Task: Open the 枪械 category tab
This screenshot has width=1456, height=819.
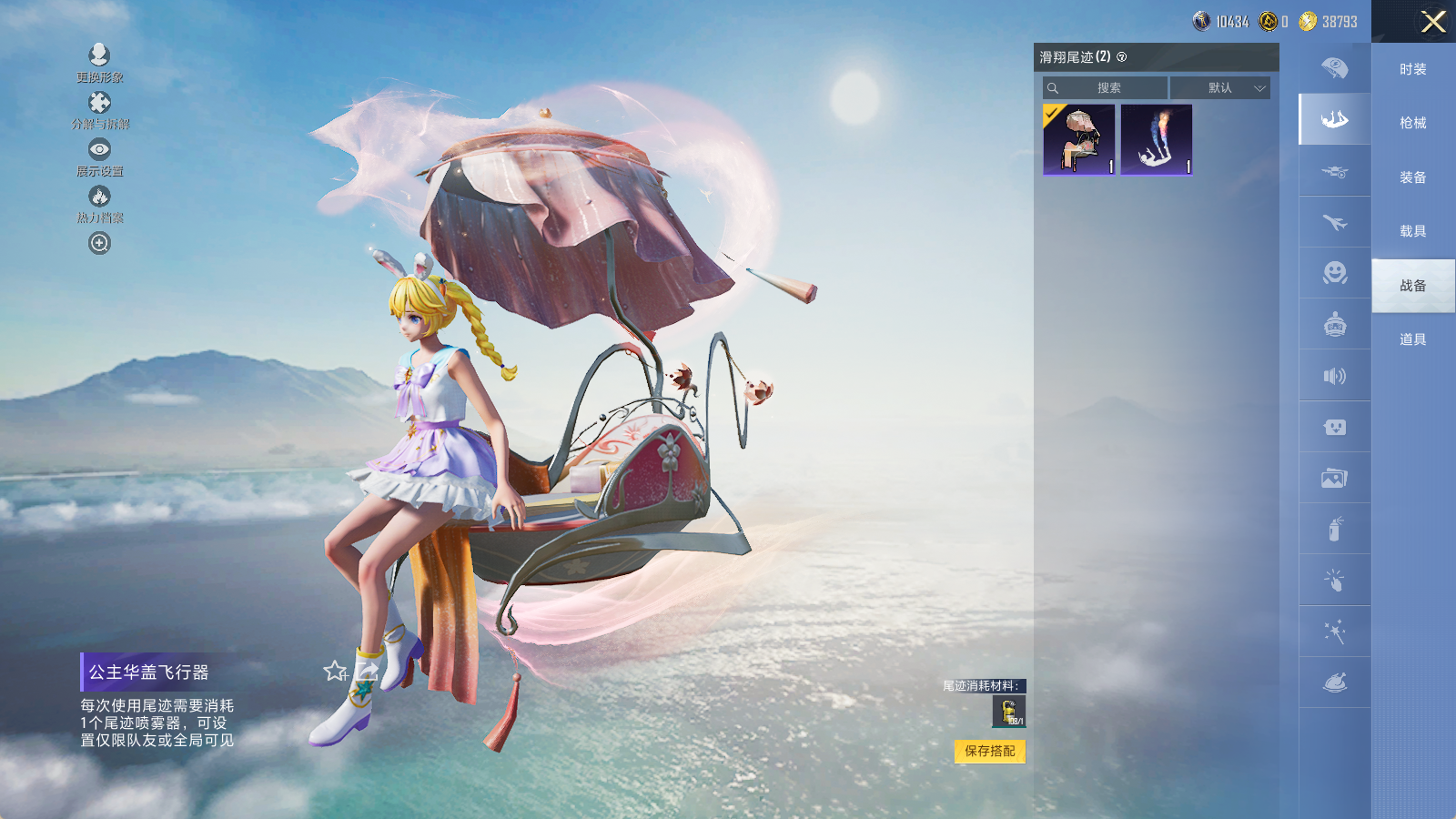Action: point(1412,123)
